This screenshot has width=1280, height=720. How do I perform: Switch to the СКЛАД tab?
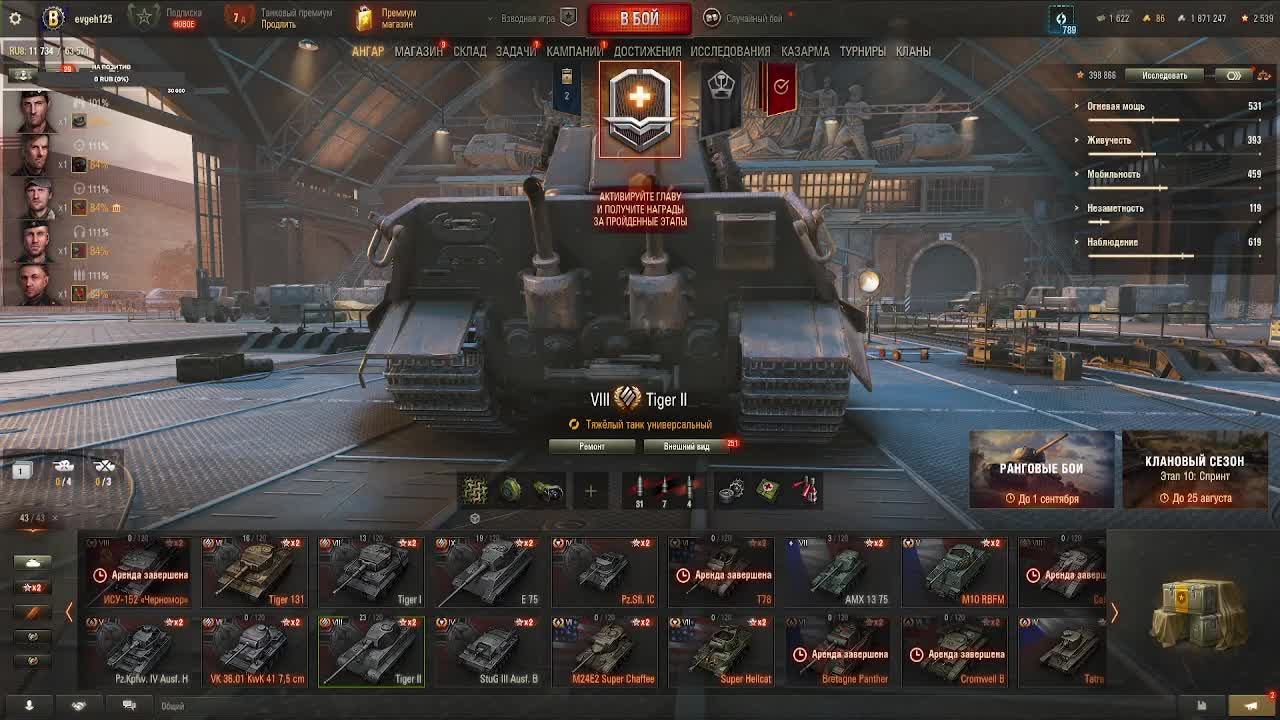pyautogui.click(x=469, y=51)
